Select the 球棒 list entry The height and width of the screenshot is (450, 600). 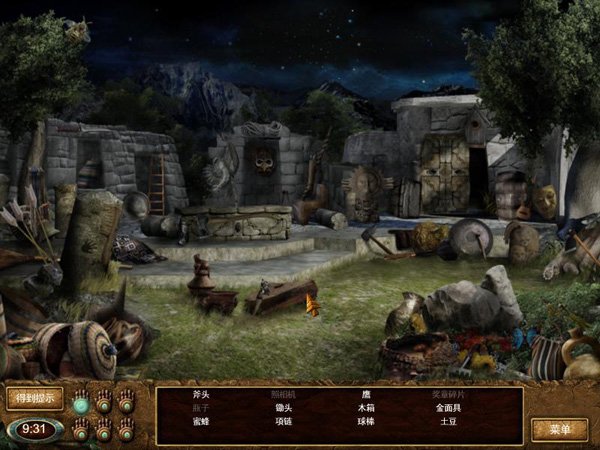coord(366,423)
